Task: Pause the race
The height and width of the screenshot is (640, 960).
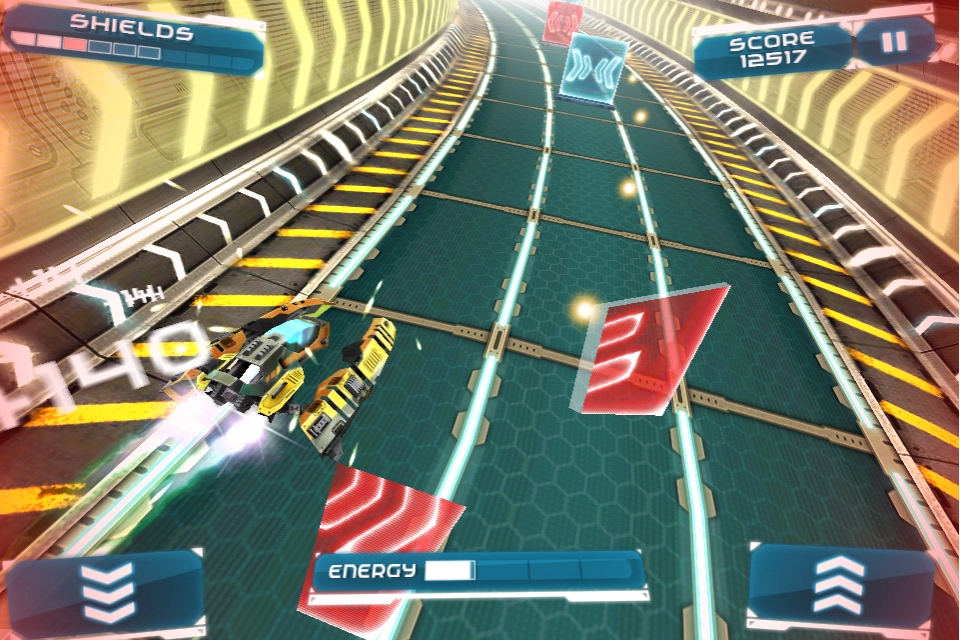Action: pyautogui.click(x=896, y=43)
